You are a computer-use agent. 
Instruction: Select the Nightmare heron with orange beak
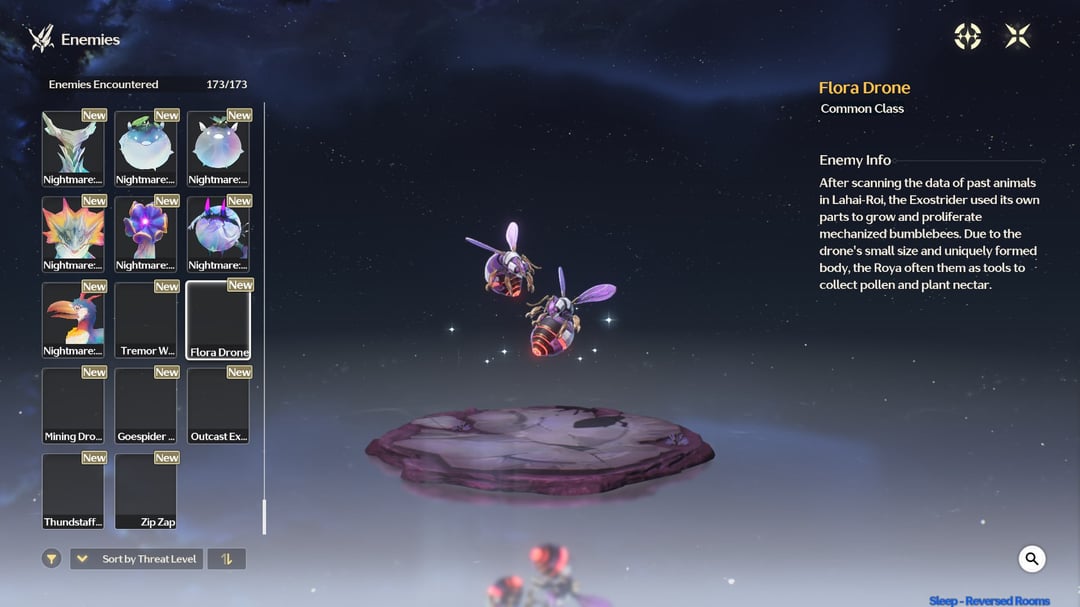(x=73, y=319)
